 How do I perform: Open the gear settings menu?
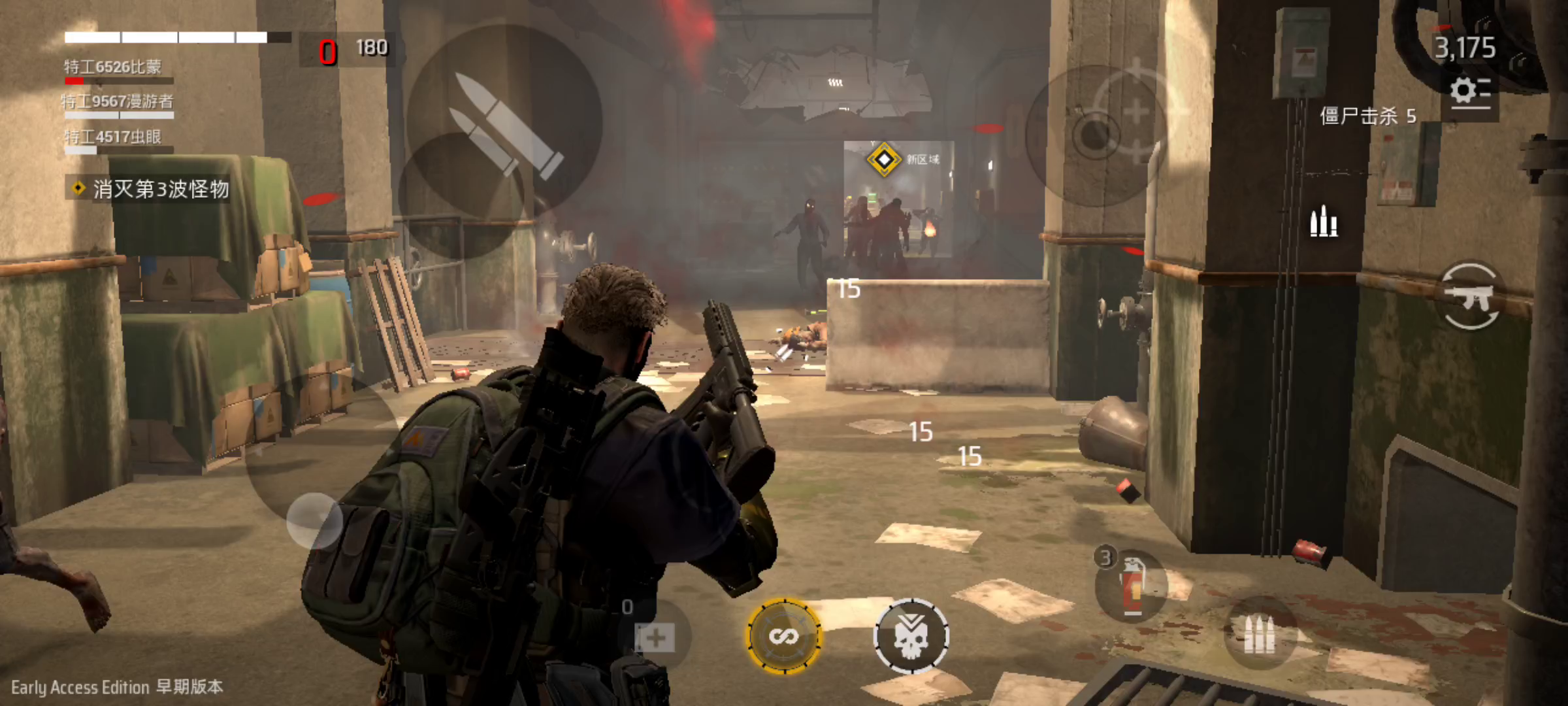1469,92
